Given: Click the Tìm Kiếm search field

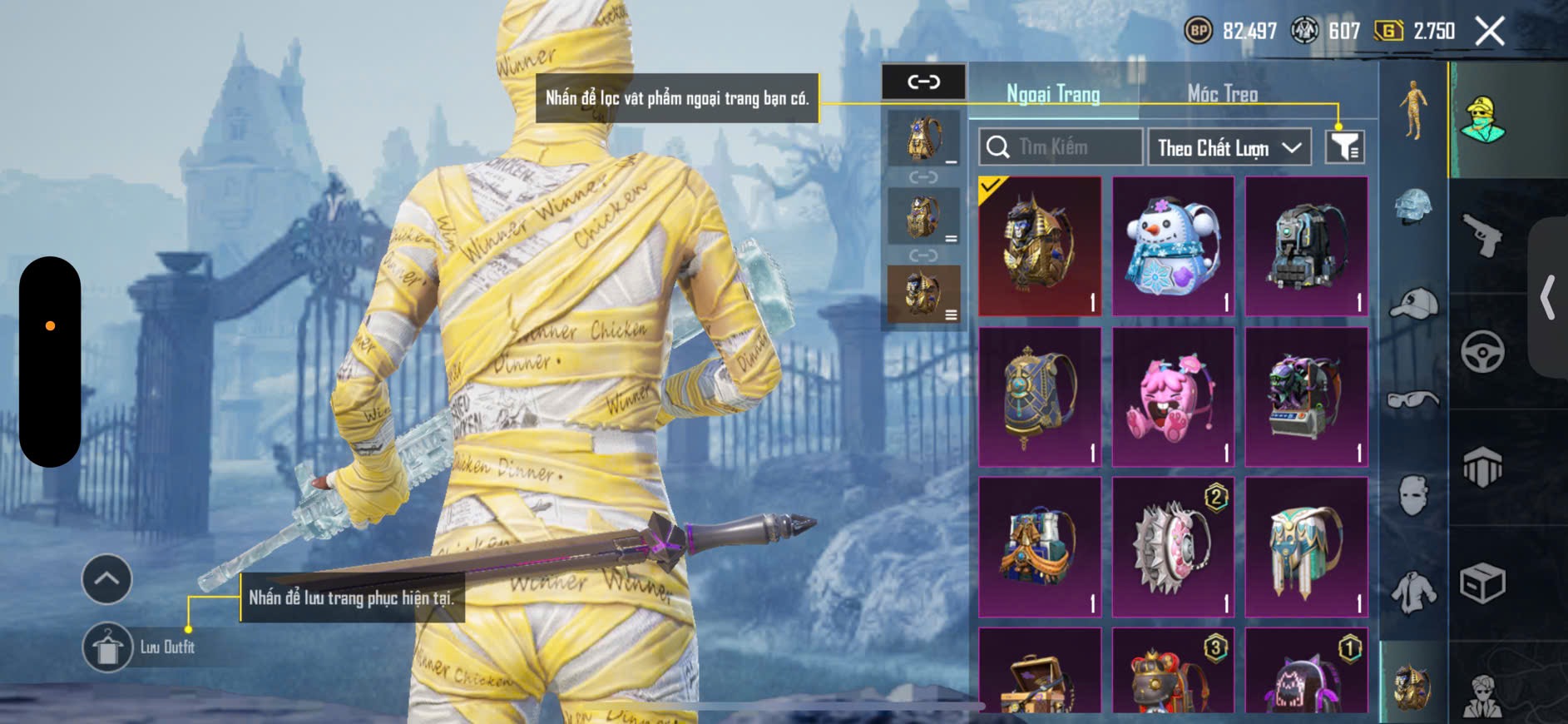Looking at the screenshot, I should coord(1060,147).
